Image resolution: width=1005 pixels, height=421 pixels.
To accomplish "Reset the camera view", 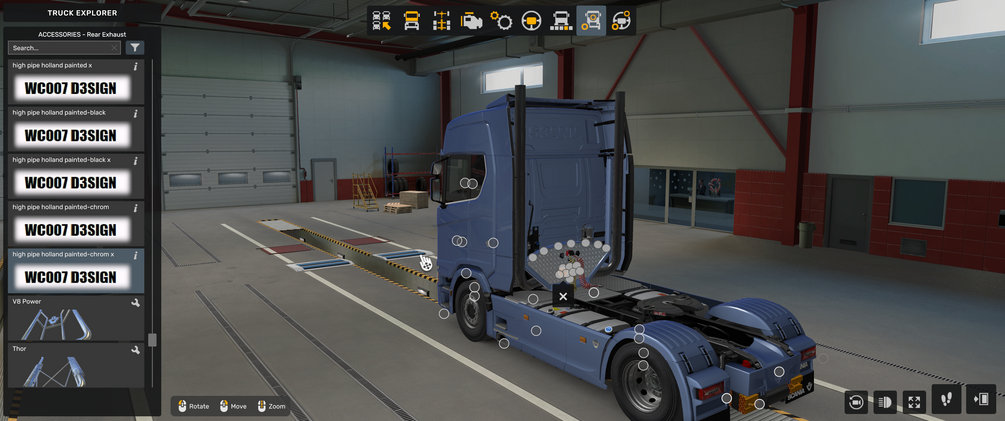I will pyautogui.click(x=856, y=402).
